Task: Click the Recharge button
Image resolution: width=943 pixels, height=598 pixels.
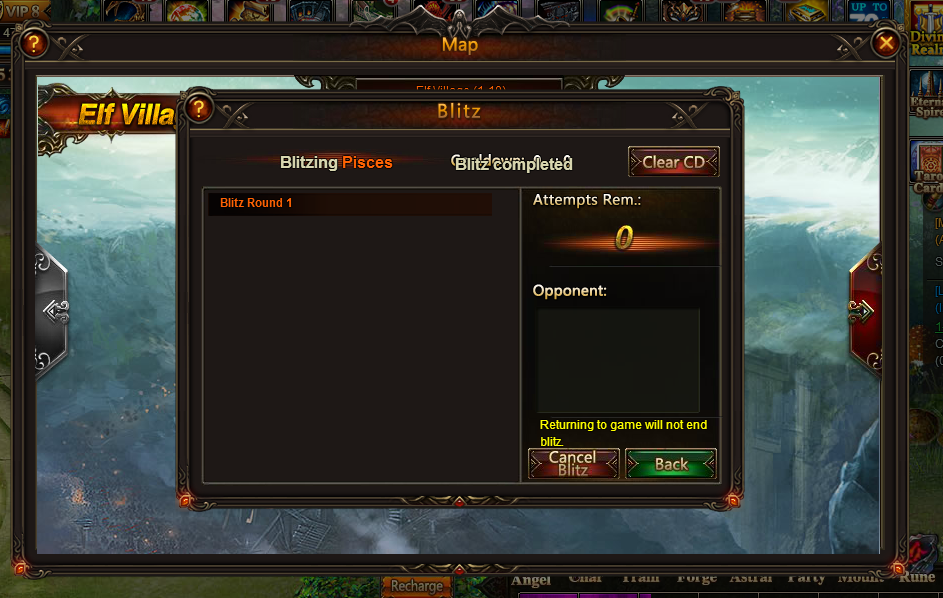Action: click(416, 586)
